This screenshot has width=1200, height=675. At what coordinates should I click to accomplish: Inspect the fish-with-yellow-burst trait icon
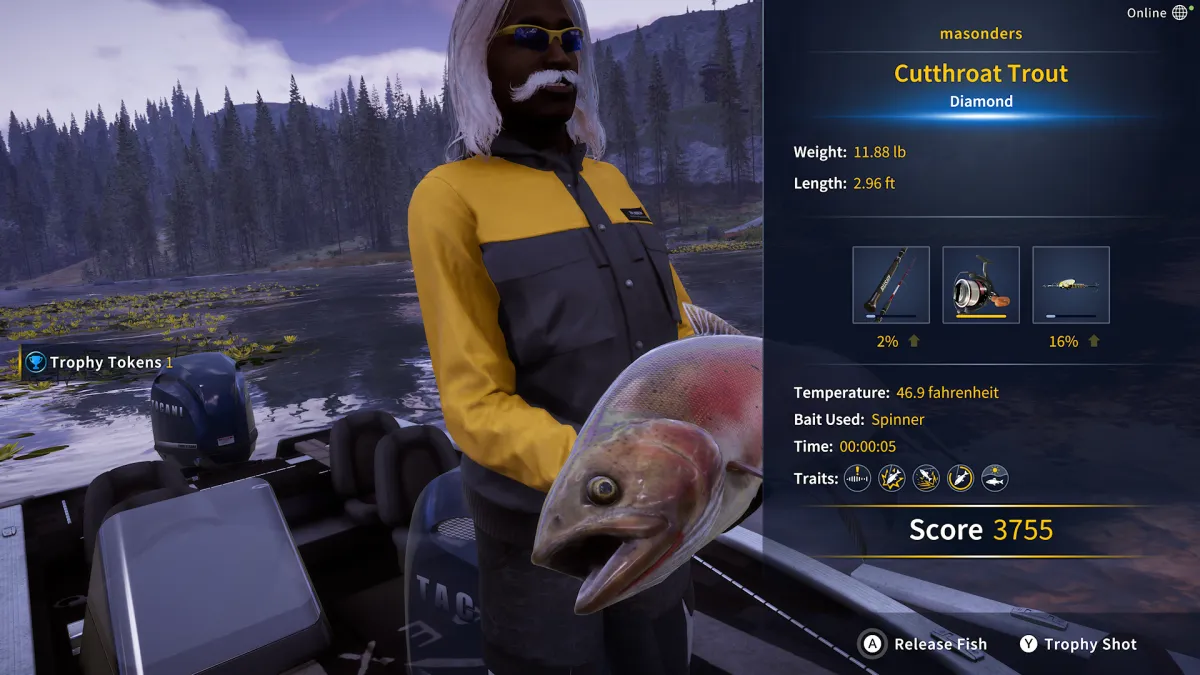(892, 478)
